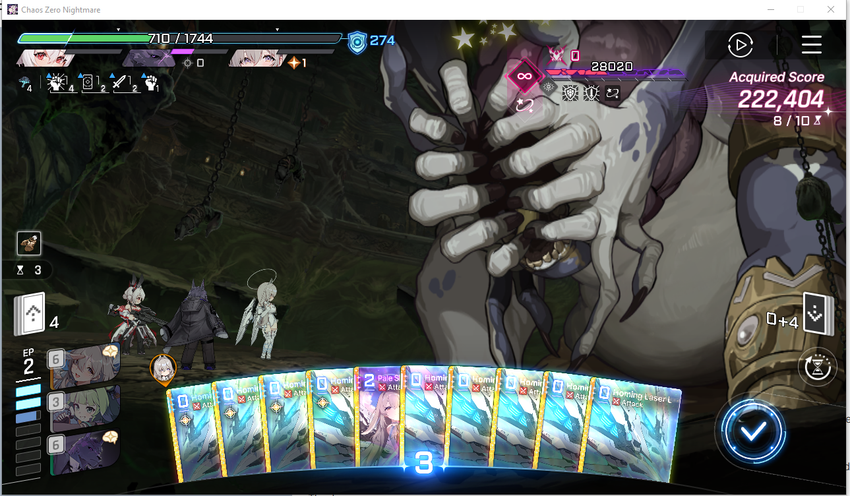Click the hourglass turn history button
This screenshot has height=496, width=850.
(x=816, y=367)
